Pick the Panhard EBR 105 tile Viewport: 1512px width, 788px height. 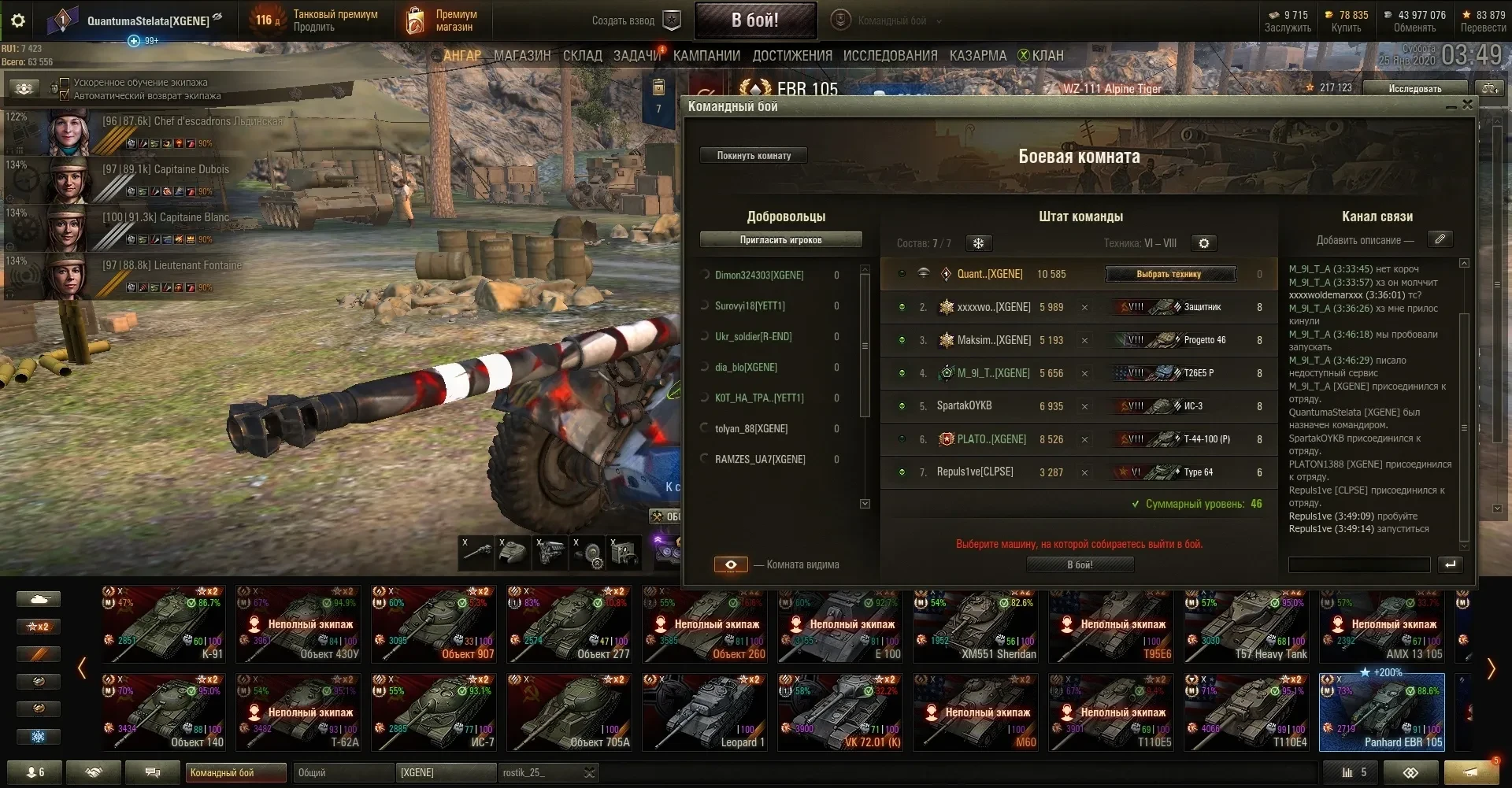[1381, 712]
